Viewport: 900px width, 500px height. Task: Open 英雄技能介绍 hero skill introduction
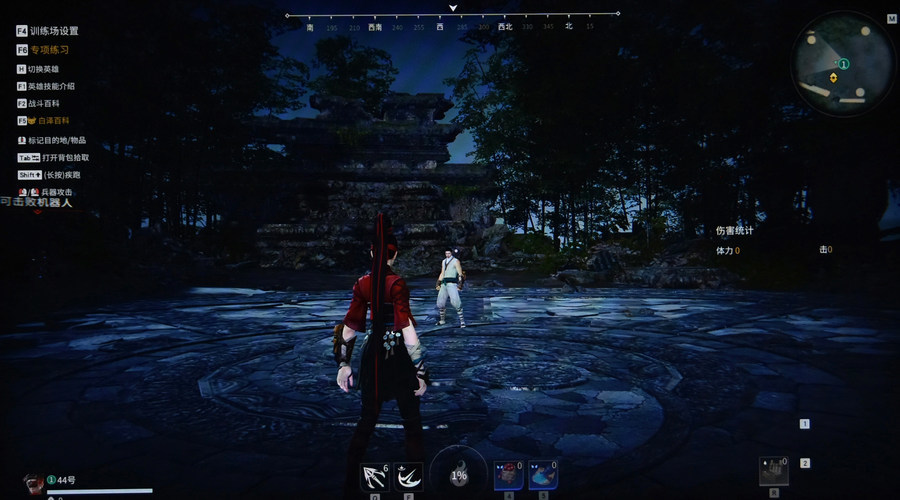51,86
